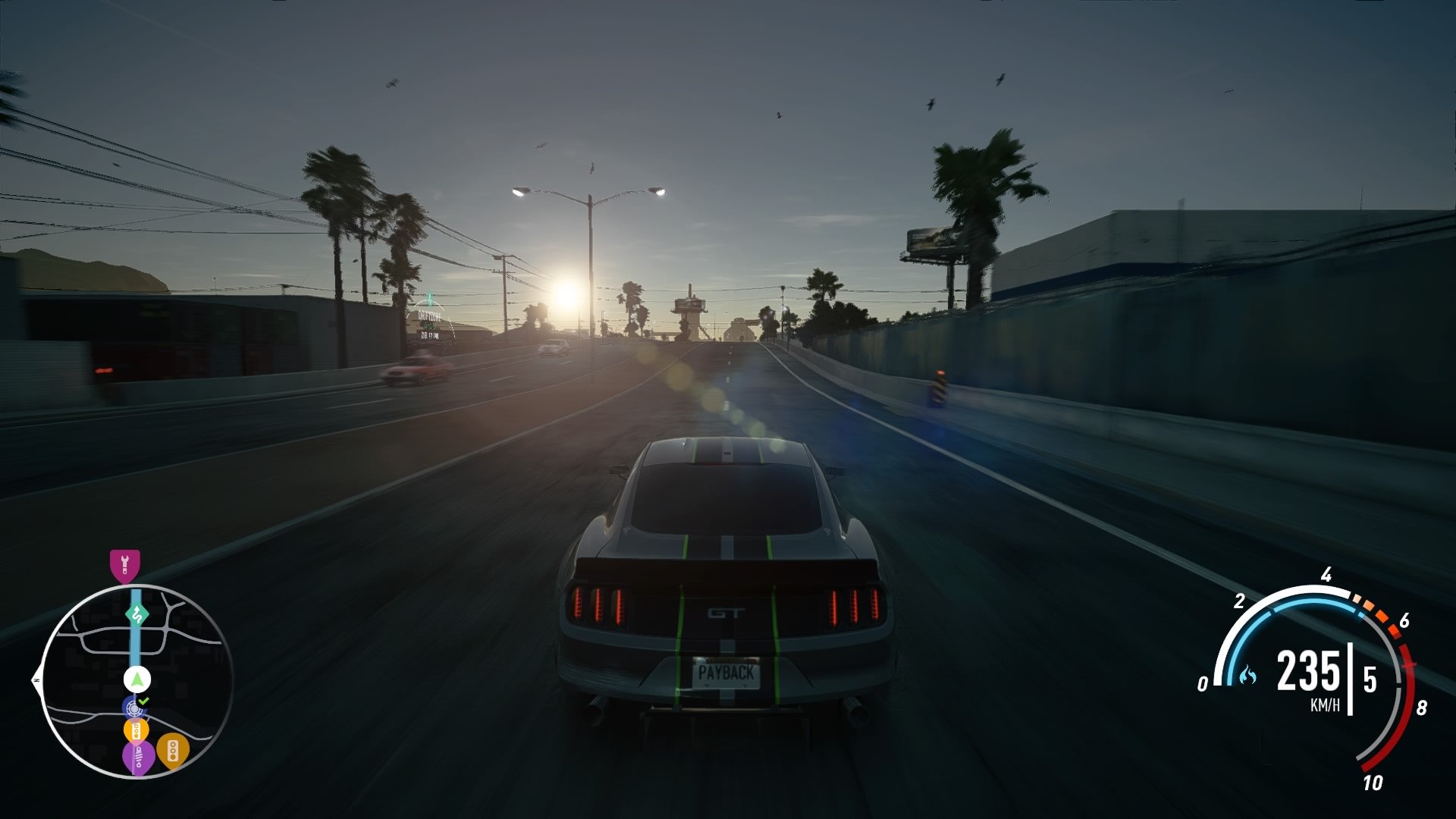This screenshot has width=1456, height=819.
Task: Click the KM/H unit label under the speed
Action: pos(1326,703)
